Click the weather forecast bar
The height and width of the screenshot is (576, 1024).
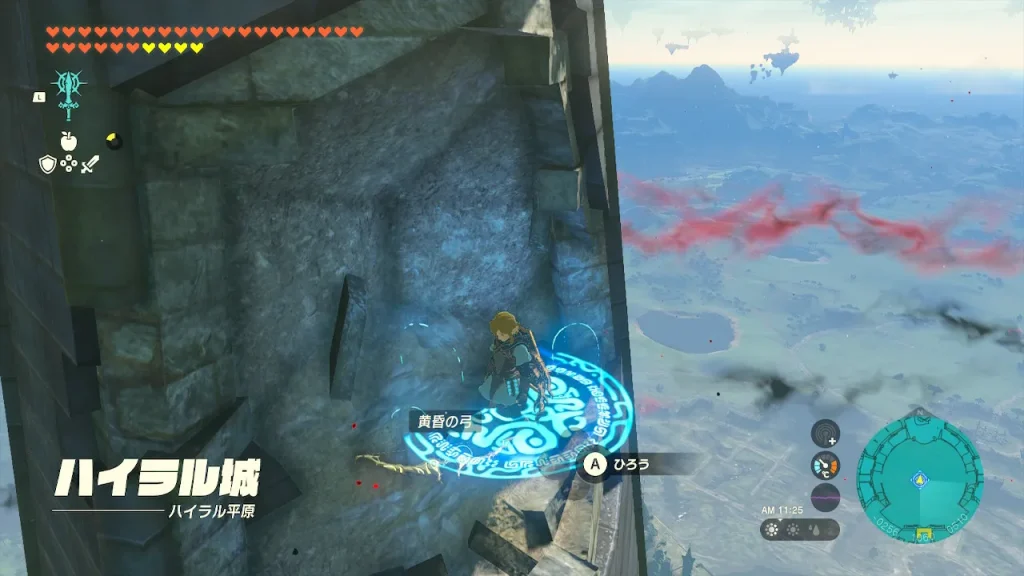click(800, 530)
